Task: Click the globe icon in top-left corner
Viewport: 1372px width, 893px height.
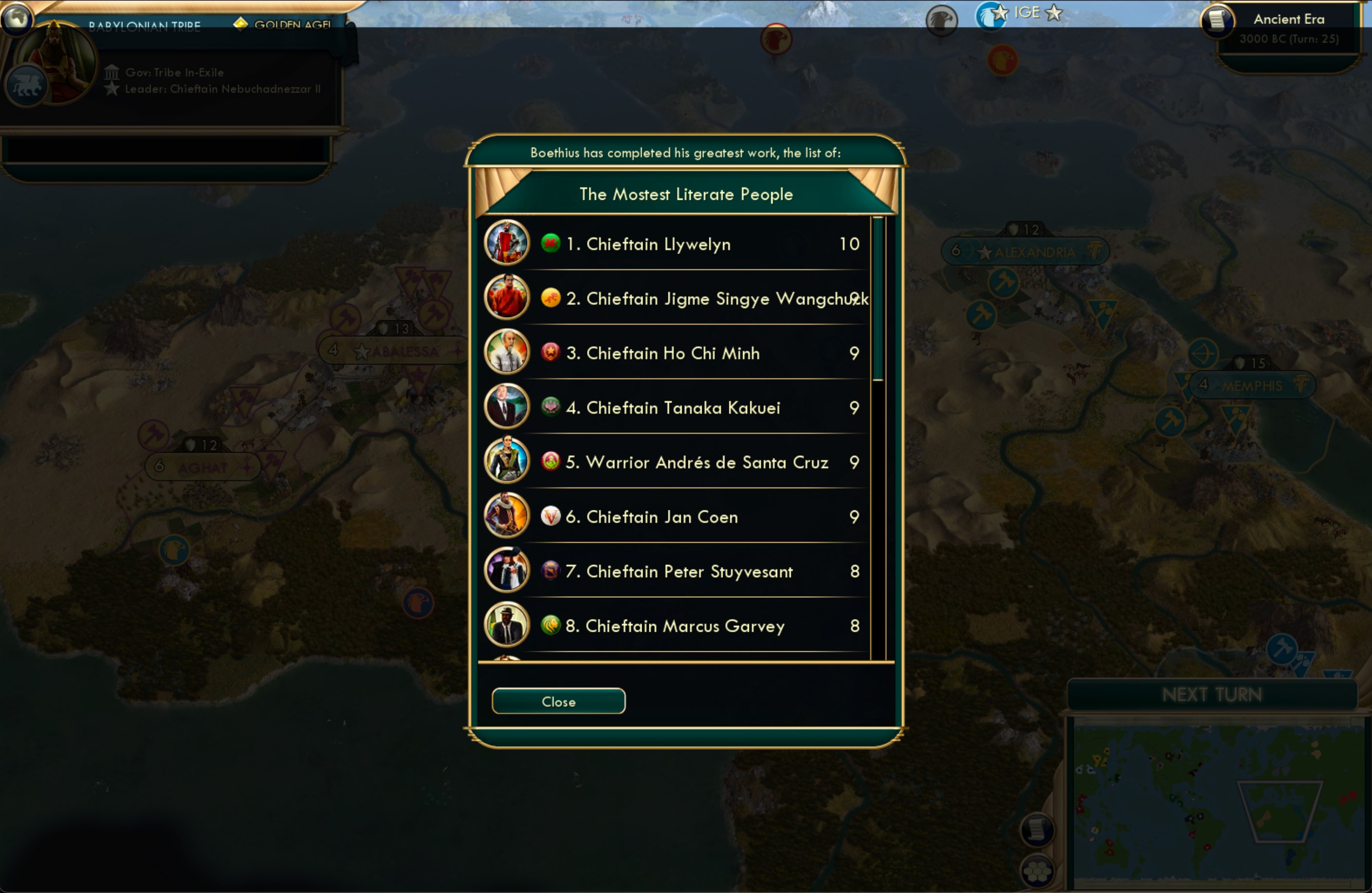Action: pyautogui.click(x=17, y=19)
